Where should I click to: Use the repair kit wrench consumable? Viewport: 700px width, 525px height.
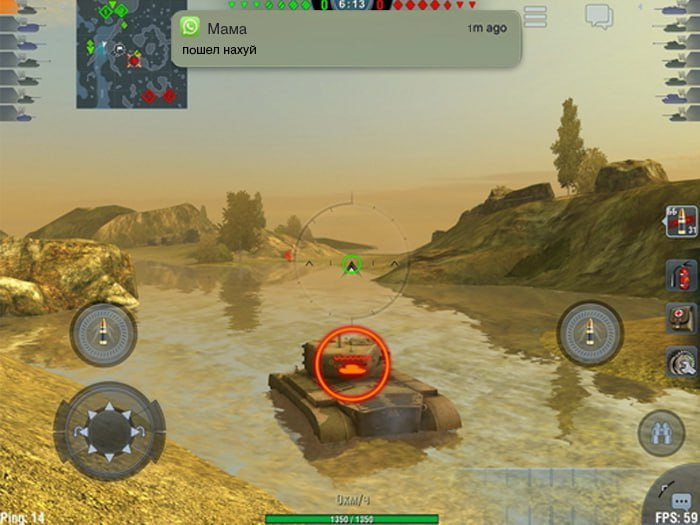681,361
